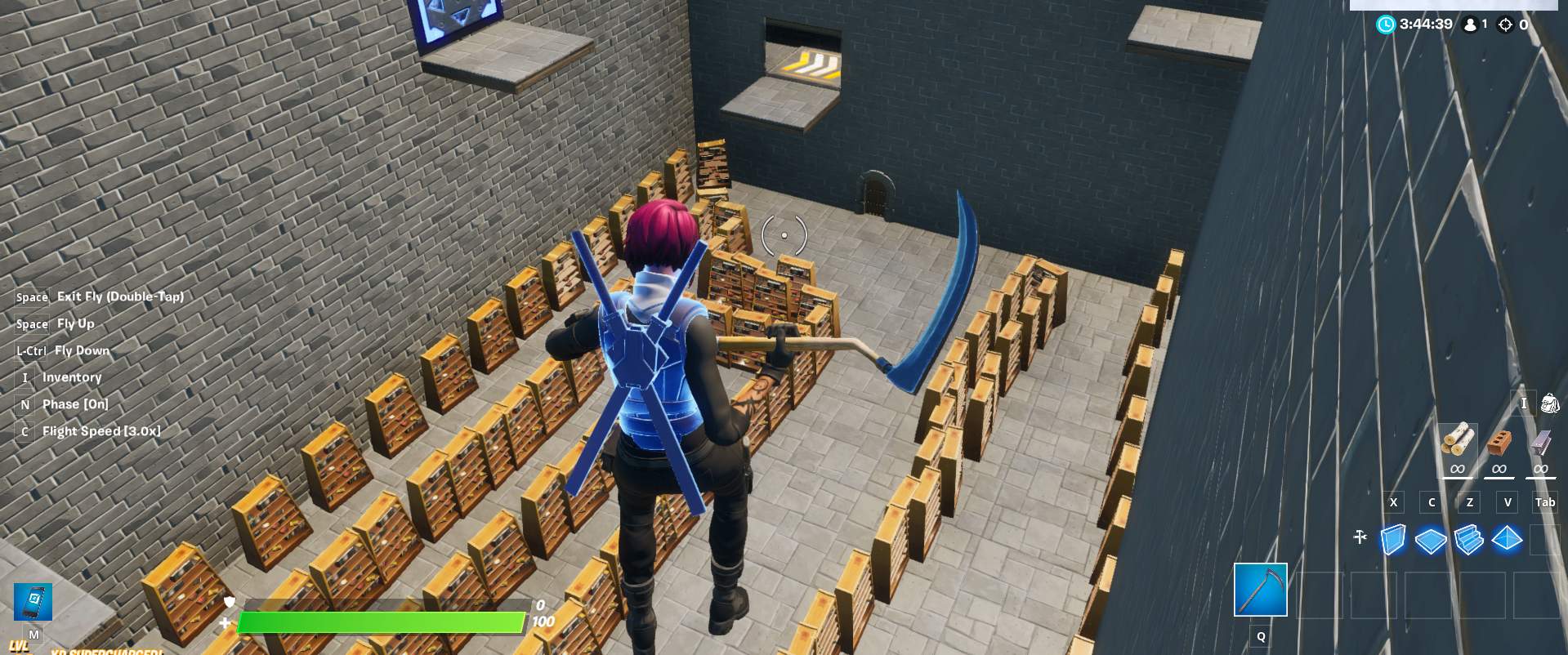Image resolution: width=1568 pixels, height=655 pixels.
Task: Select the Metal material icon
Action: pos(1540,442)
